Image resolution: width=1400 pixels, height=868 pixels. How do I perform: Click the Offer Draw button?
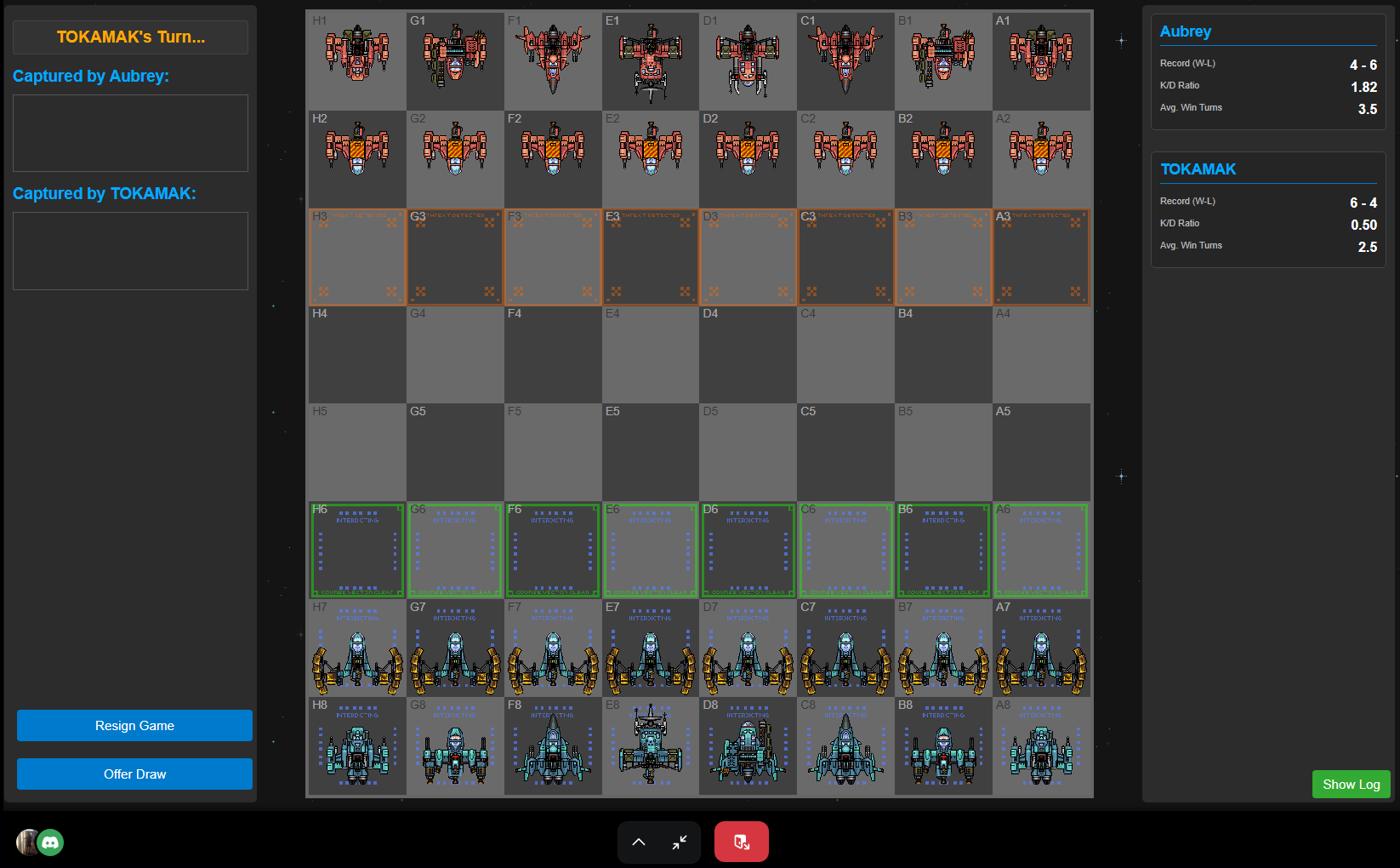tap(134, 774)
